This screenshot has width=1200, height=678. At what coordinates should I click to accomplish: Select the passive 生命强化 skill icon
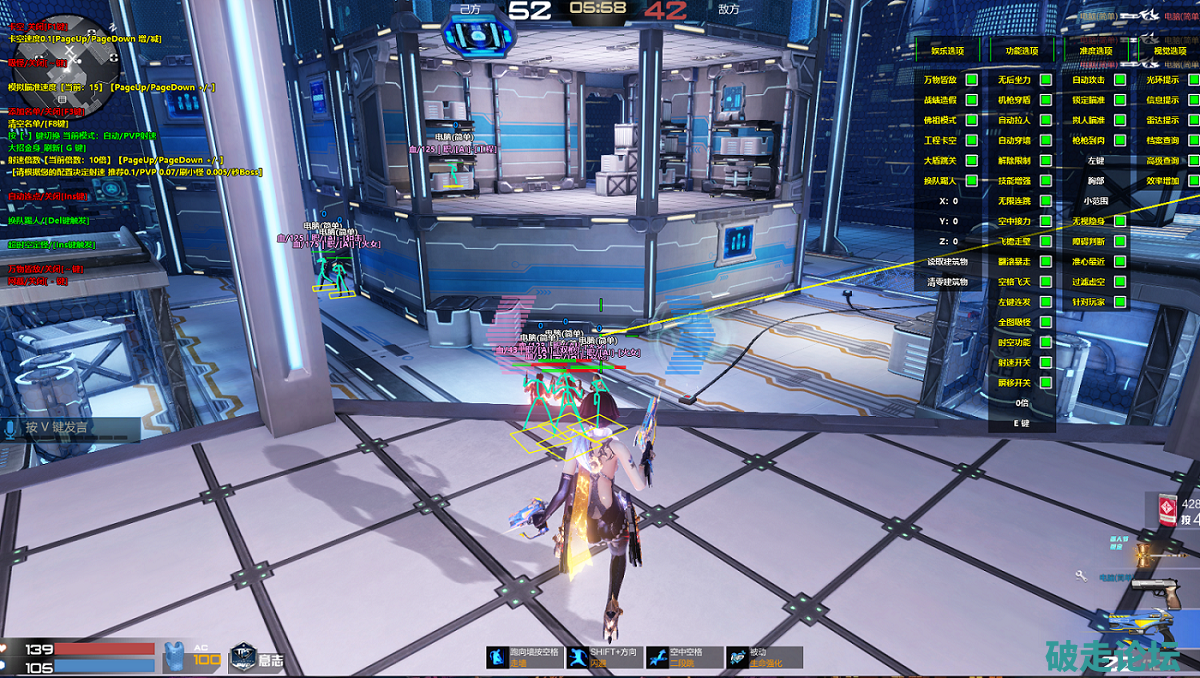pyautogui.click(x=737, y=656)
